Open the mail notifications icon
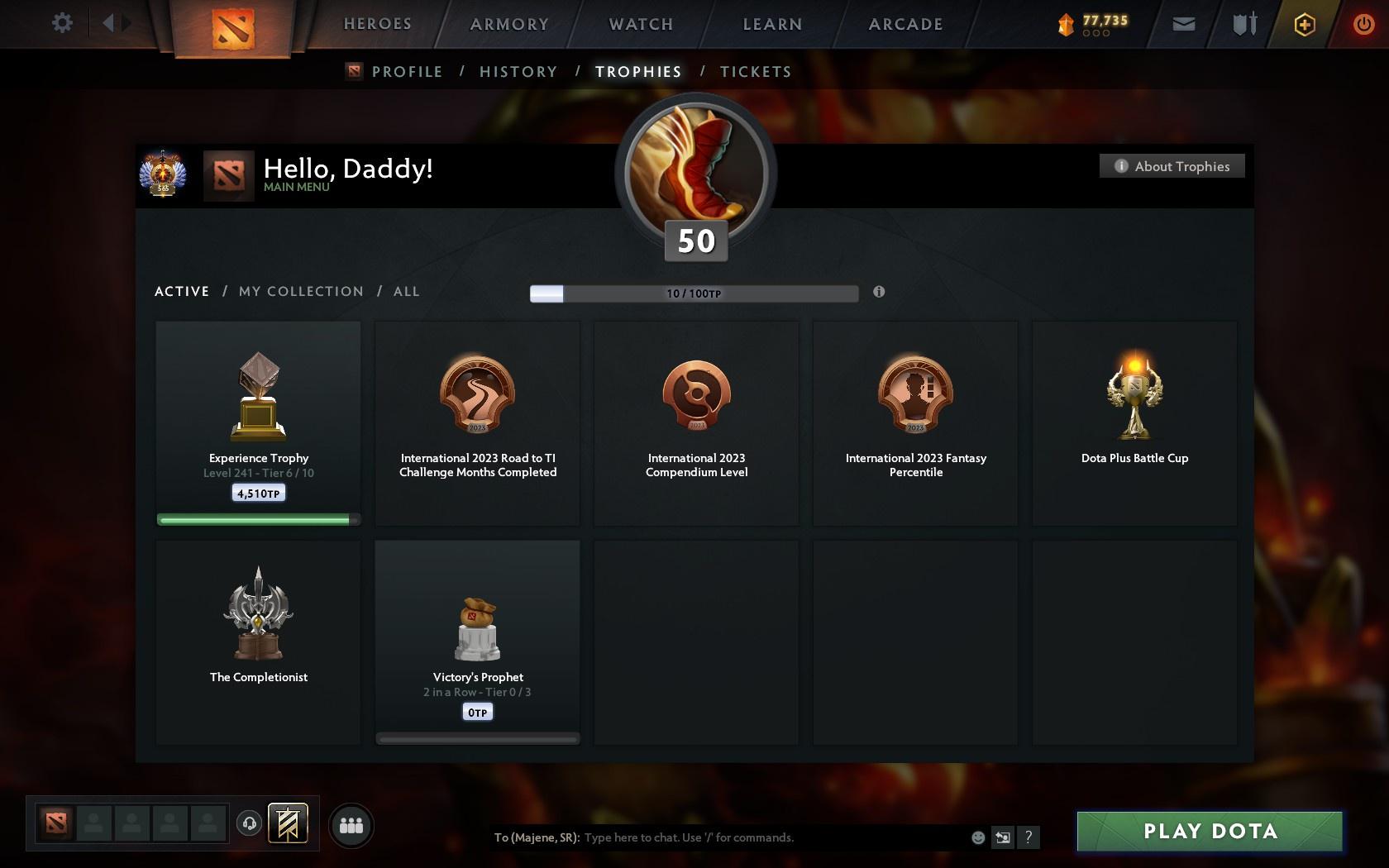1389x868 pixels. point(1182,24)
